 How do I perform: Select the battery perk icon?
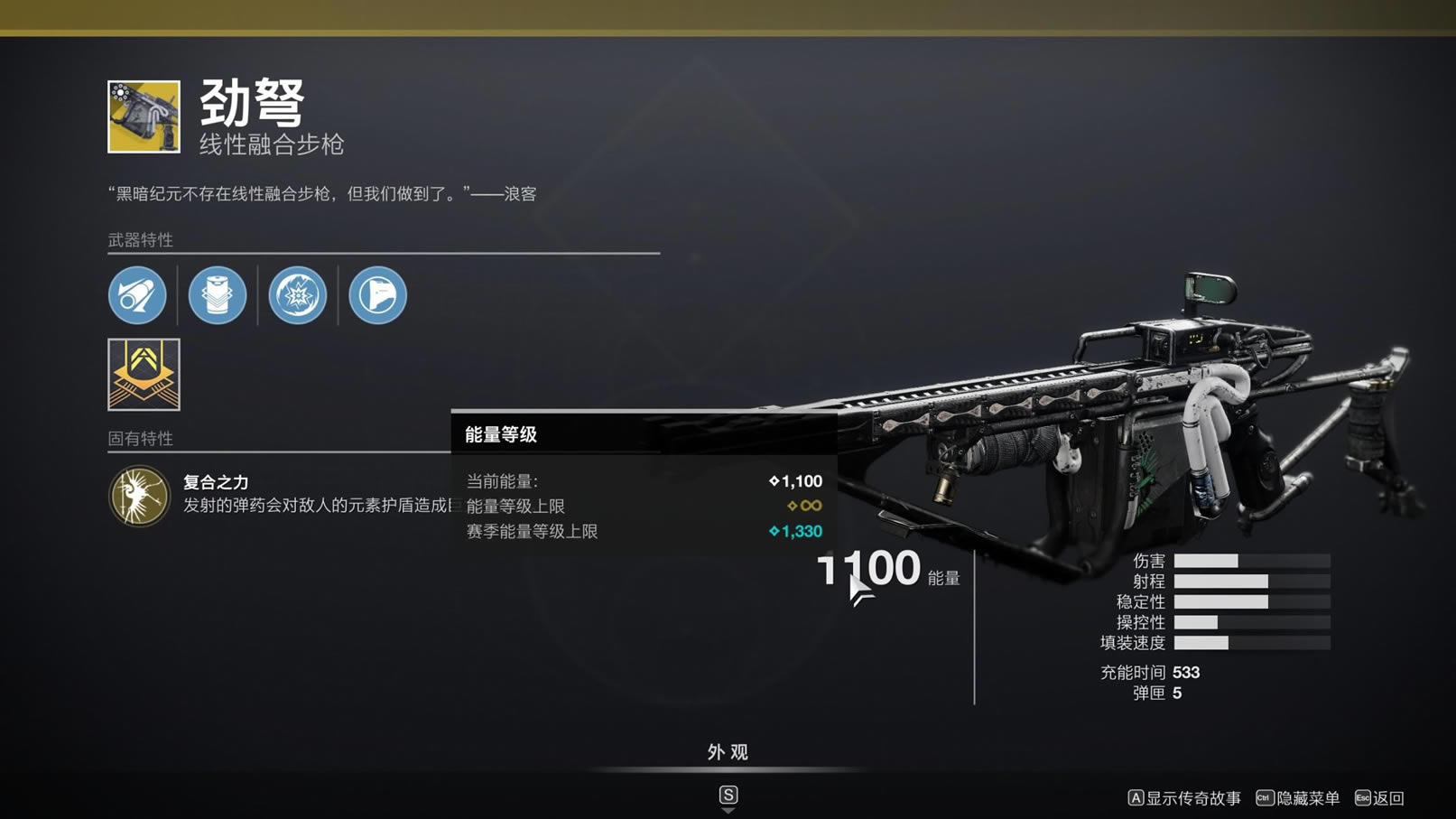click(x=218, y=295)
